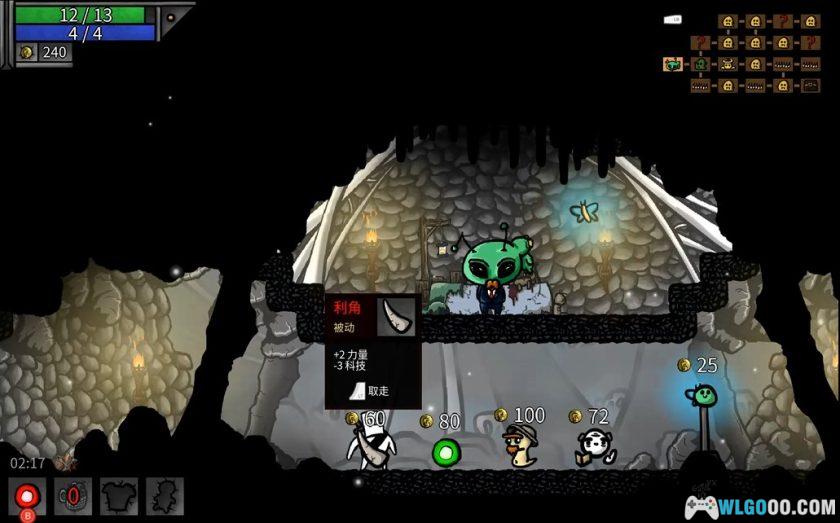The height and width of the screenshot is (523, 840).
Task: Click the horn icon in the item tooltip
Action: [398, 315]
